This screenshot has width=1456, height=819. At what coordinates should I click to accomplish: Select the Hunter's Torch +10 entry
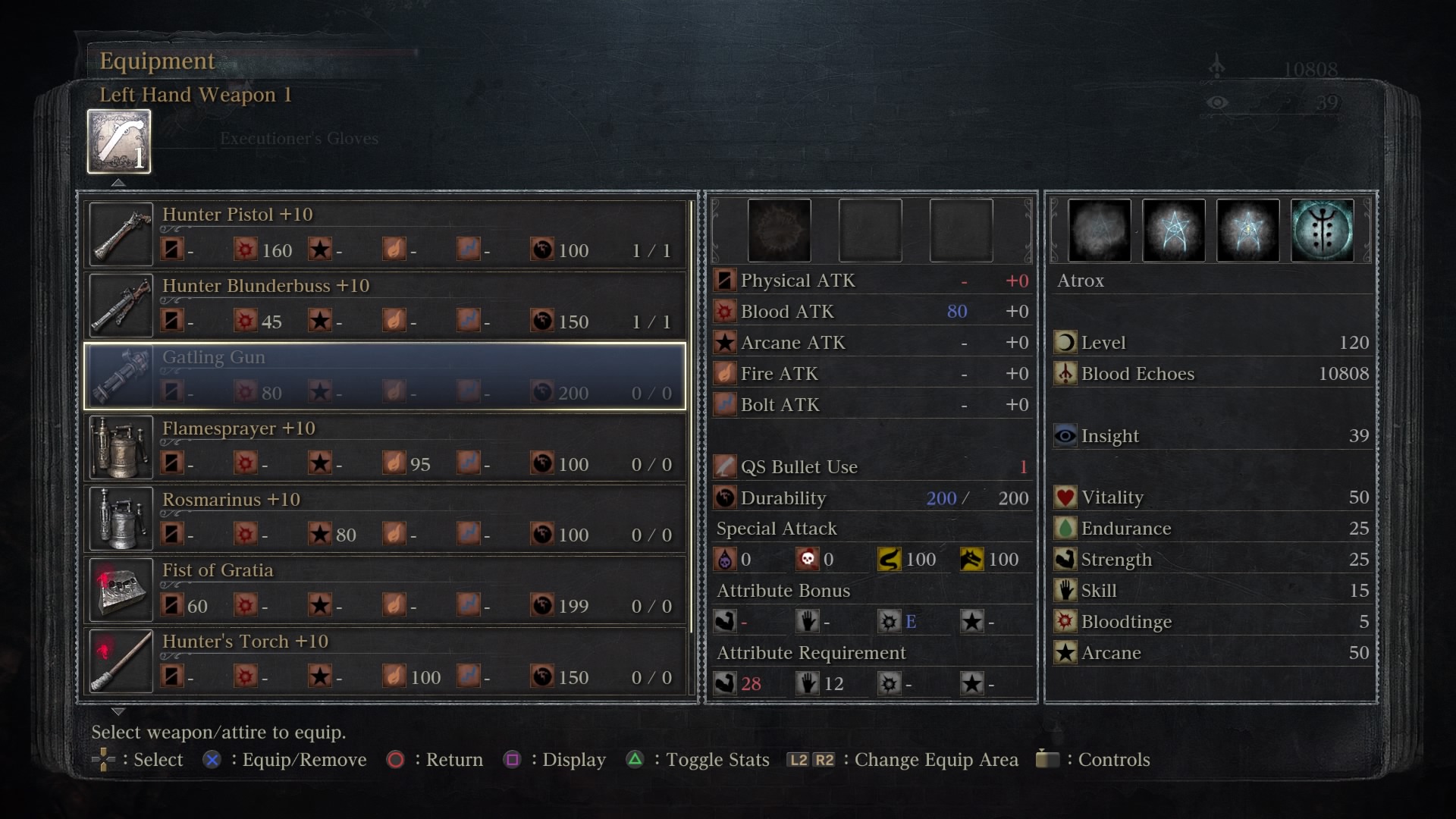385,661
